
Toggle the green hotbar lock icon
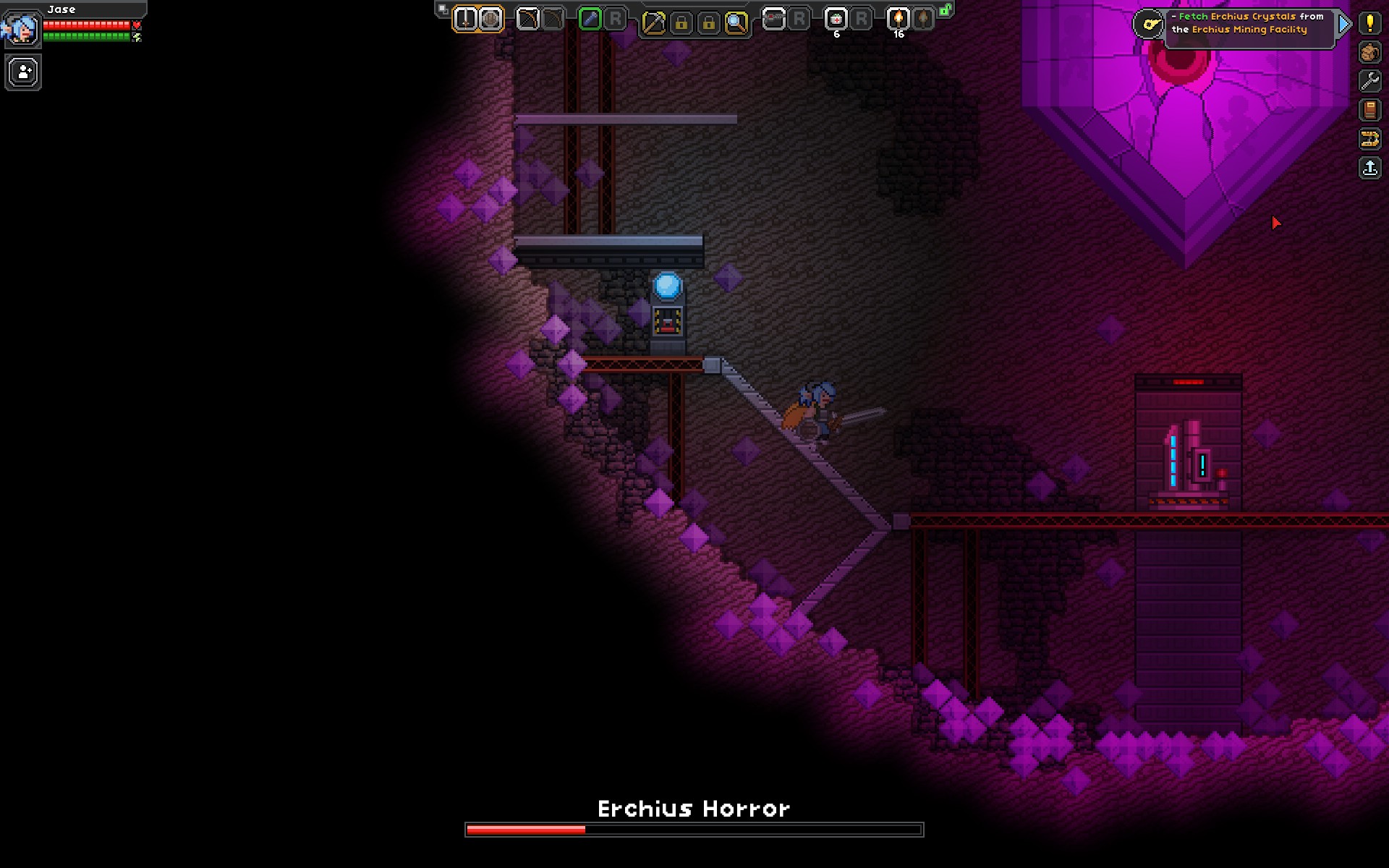click(946, 10)
